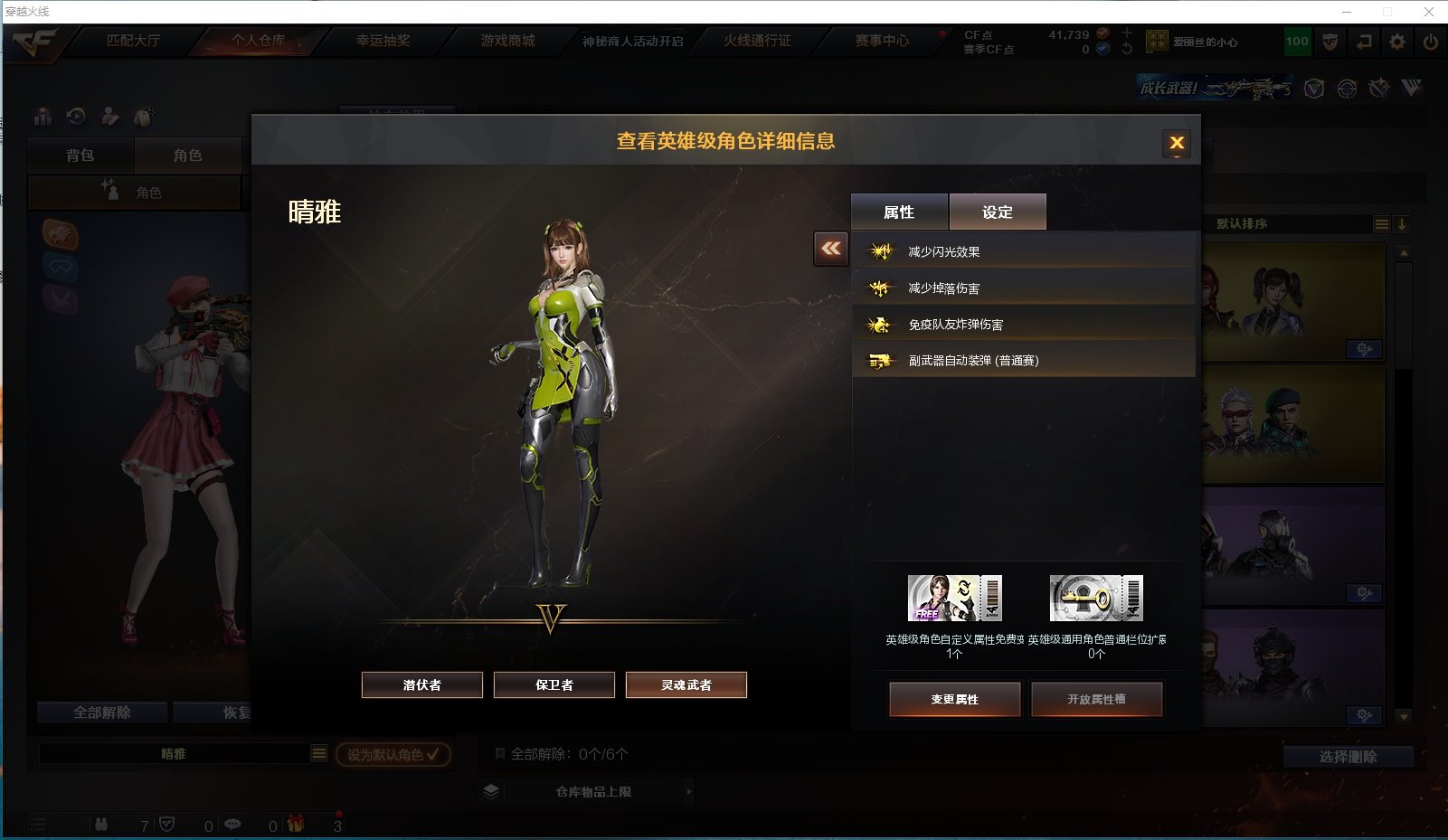Viewport: 1448px width, 840px height.
Task: Select the golden key slot expansion item
Action: coord(1096,599)
